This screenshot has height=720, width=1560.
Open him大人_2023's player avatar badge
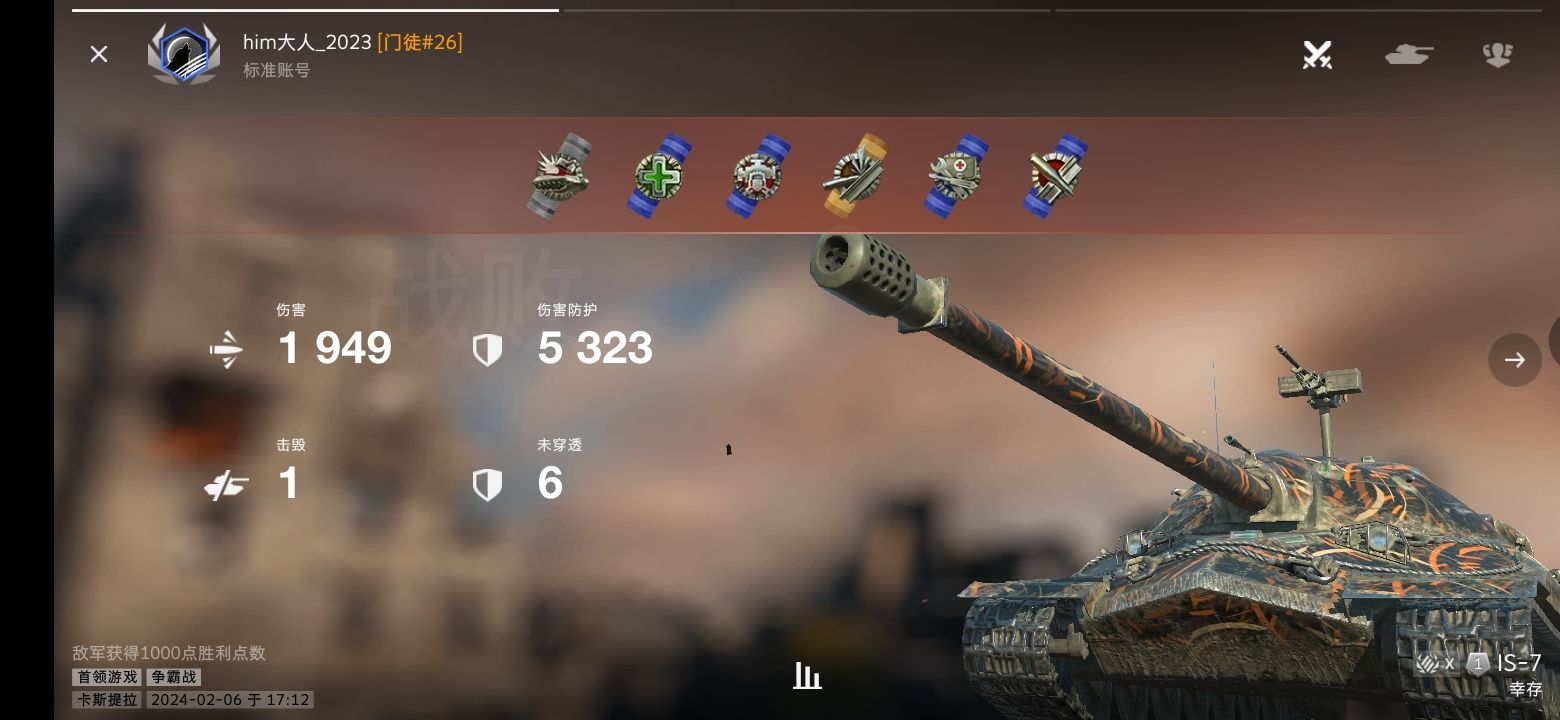pyautogui.click(x=184, y=54)
